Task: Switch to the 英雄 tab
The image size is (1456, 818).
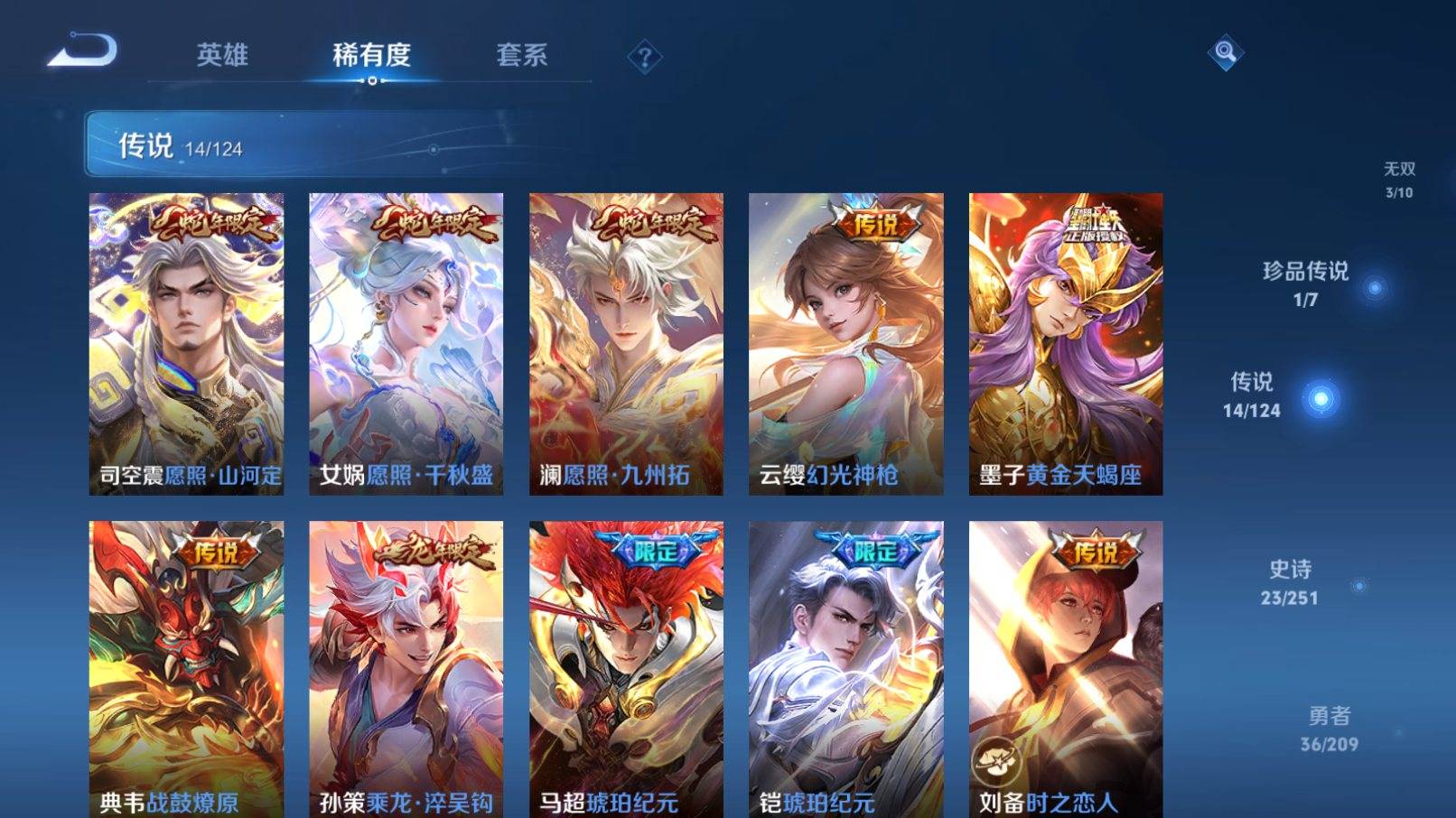Action: [220, 56]
